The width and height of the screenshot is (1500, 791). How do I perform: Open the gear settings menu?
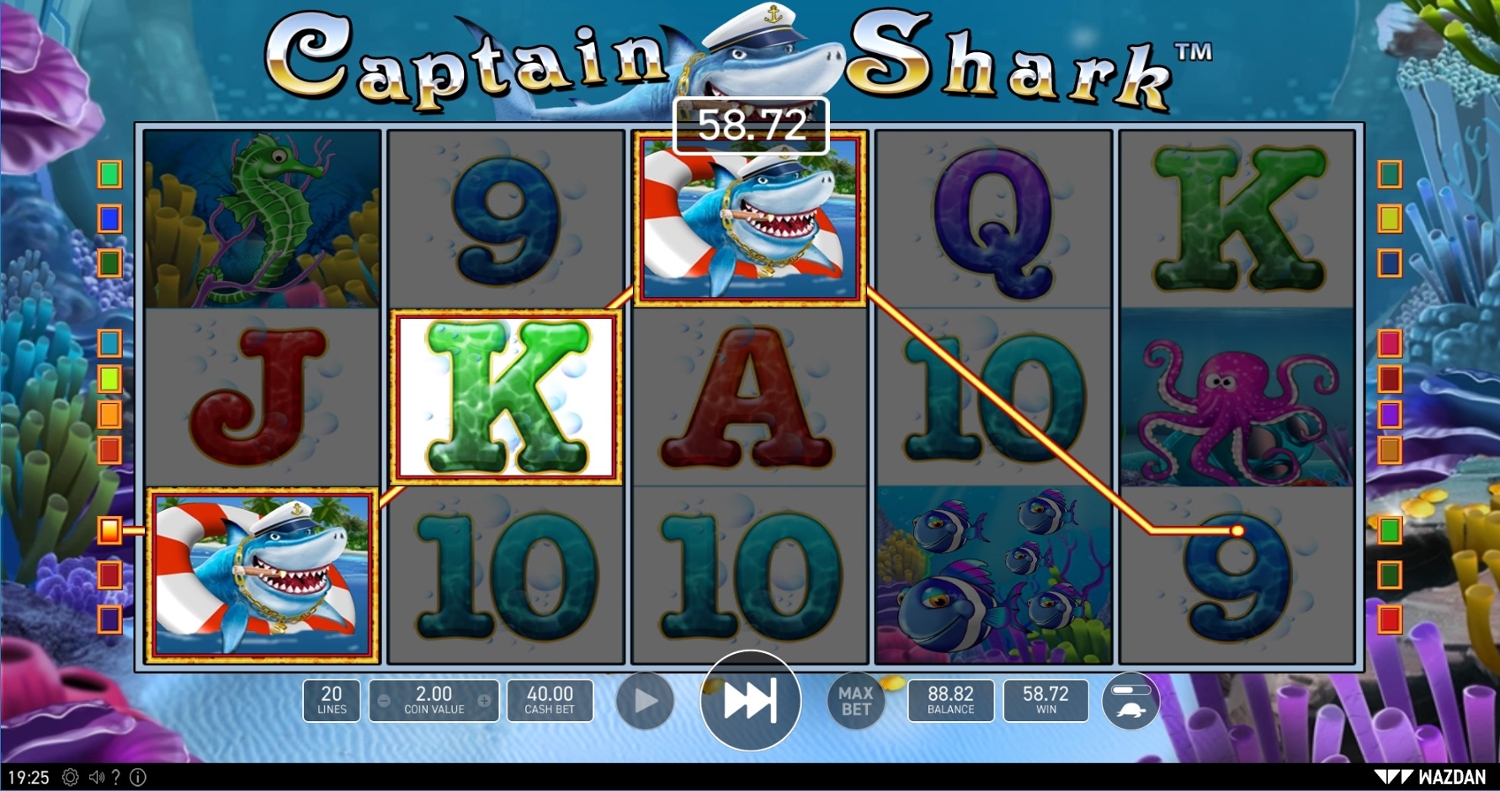[x=70, y=777]
